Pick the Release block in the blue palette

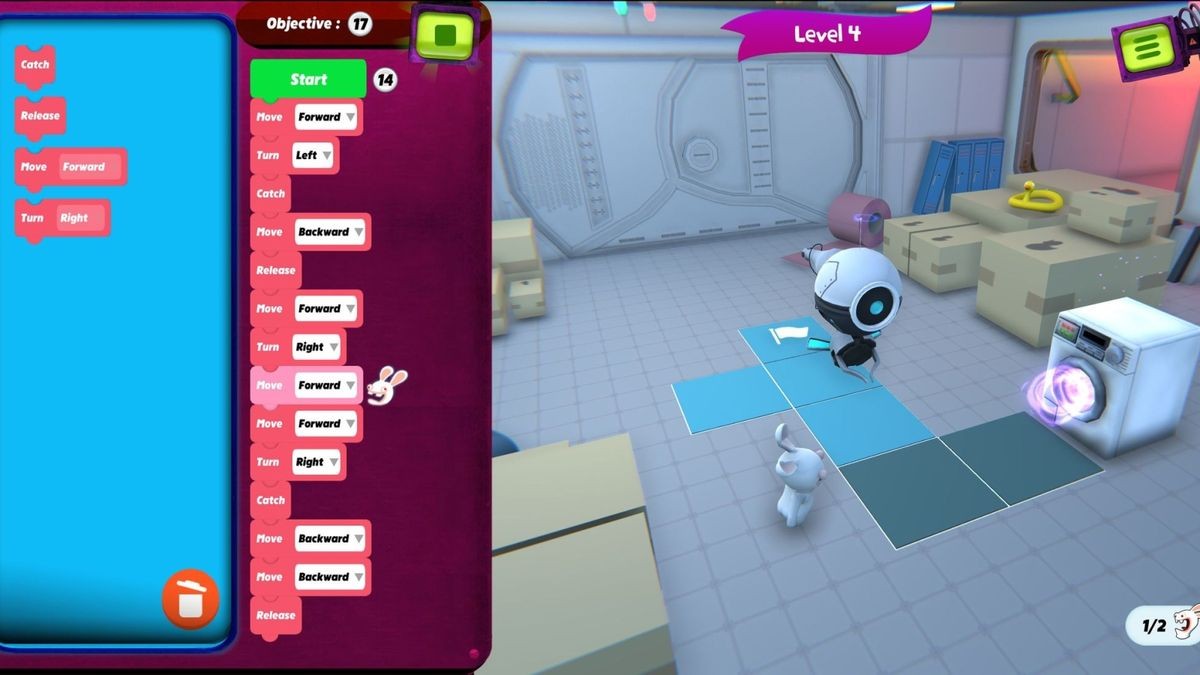click(40, 116)
